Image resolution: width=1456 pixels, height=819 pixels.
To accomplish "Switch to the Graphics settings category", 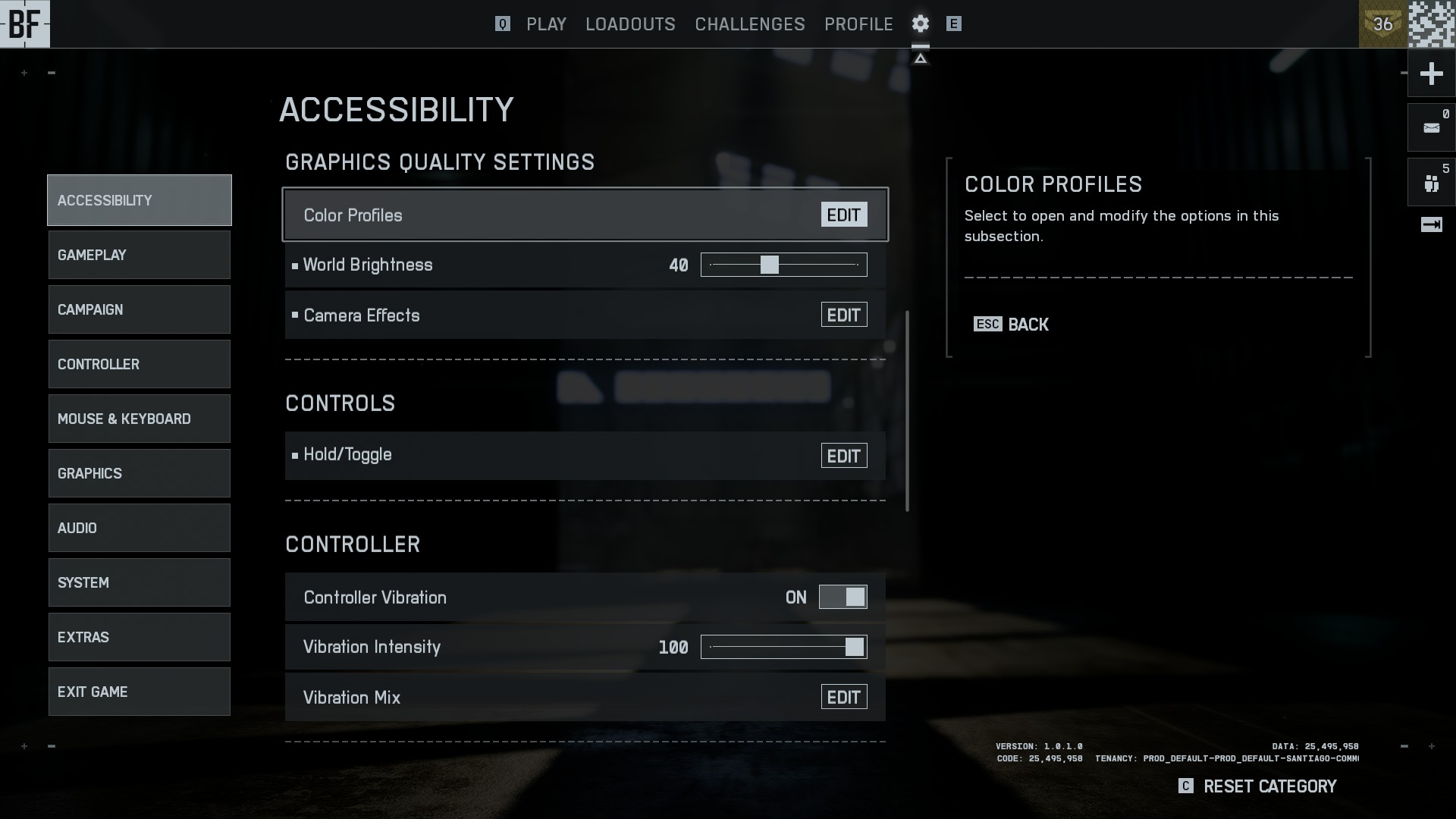I will click(139, 473).
